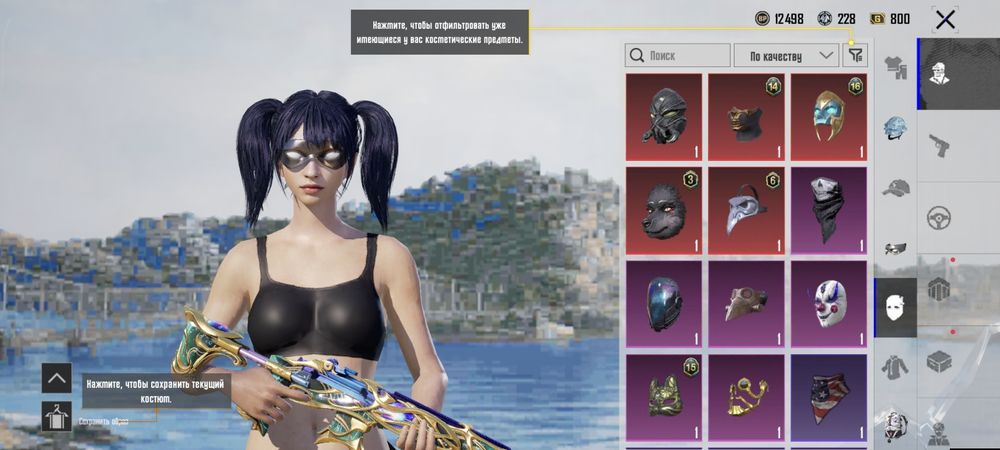1000x450 pixels.
Task: Pick the American flag bandana
Action: click(x=829, y=397)
